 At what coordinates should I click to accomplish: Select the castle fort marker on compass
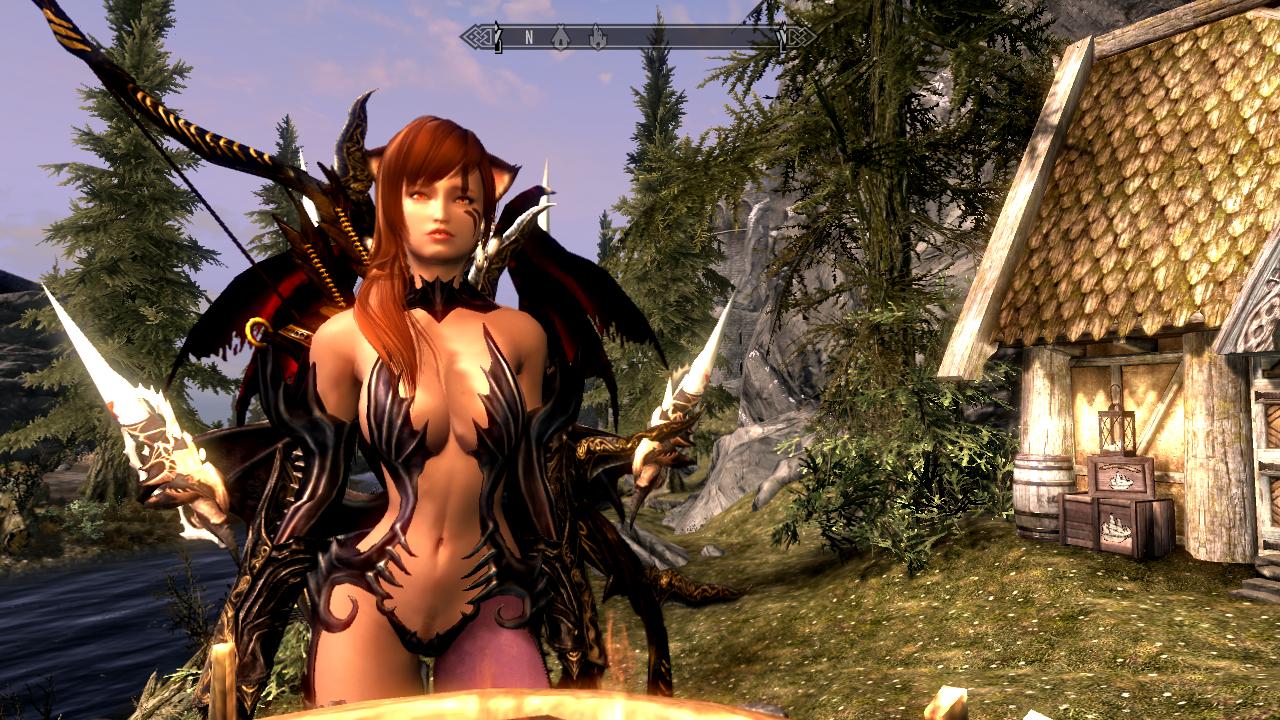(597, 38)
